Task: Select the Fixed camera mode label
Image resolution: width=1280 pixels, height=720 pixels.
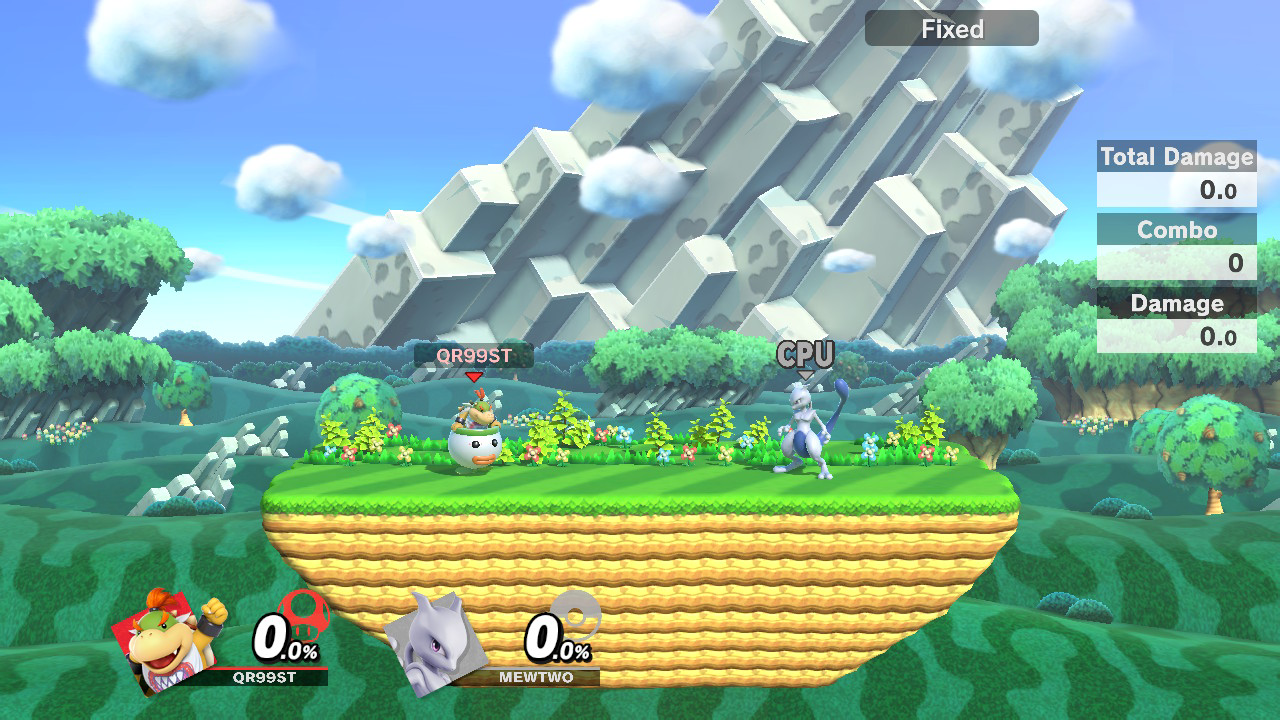Action: tap(951, 29)
